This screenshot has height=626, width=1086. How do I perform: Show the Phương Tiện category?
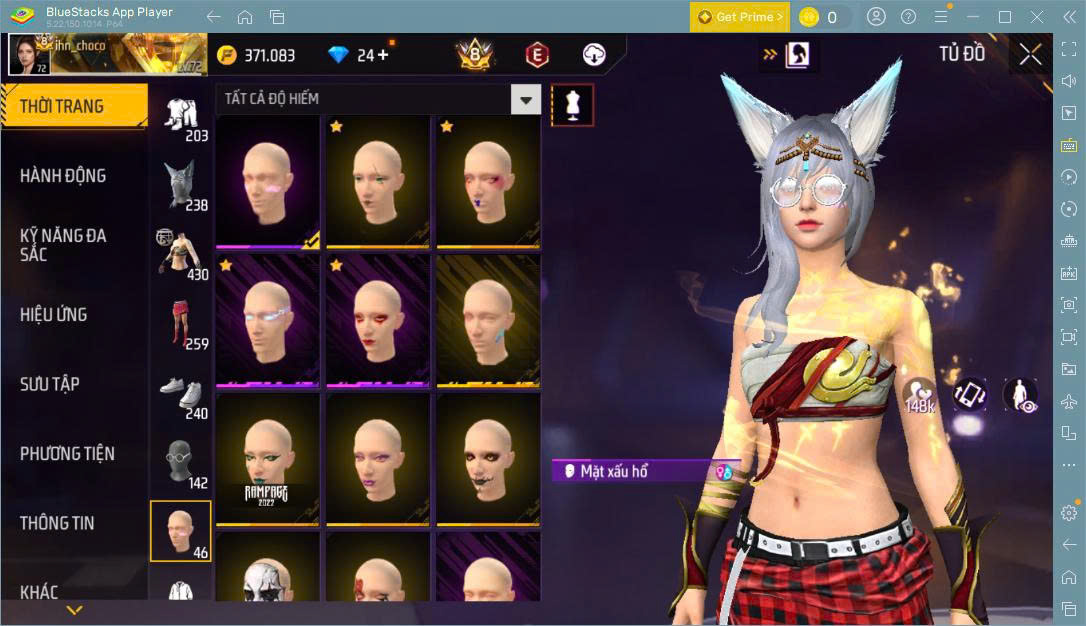[x=67, y=454]
